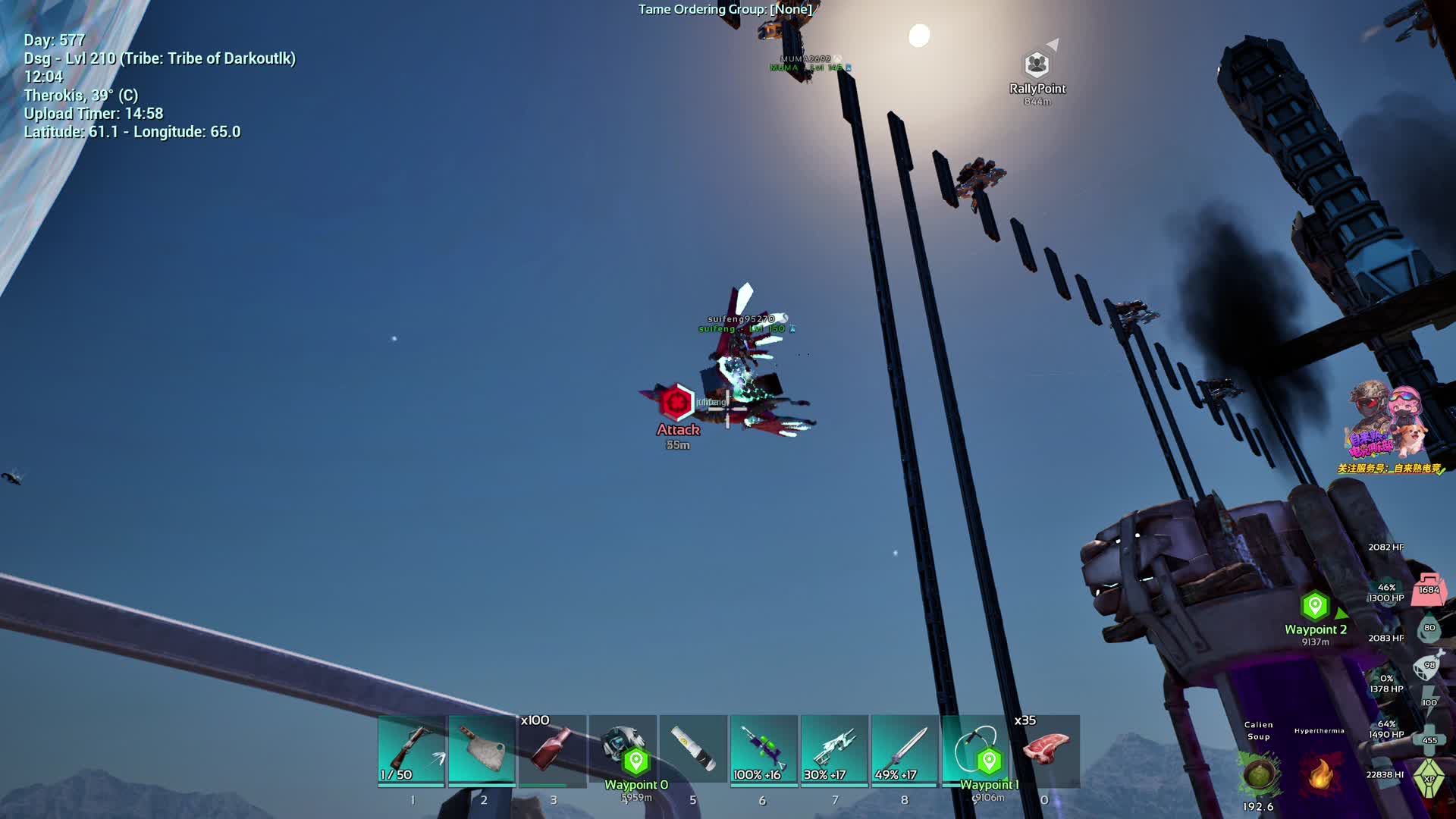Select the cleaver hotbar slot

click(x=482, y=749)
